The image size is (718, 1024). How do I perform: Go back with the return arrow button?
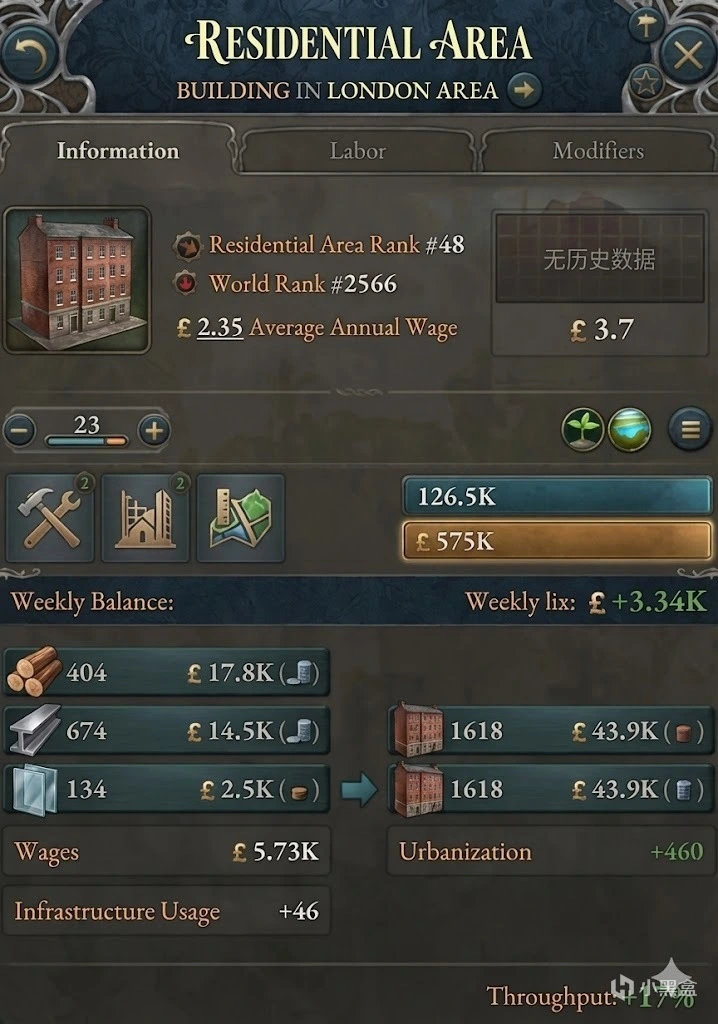click(x=29, y=54)
